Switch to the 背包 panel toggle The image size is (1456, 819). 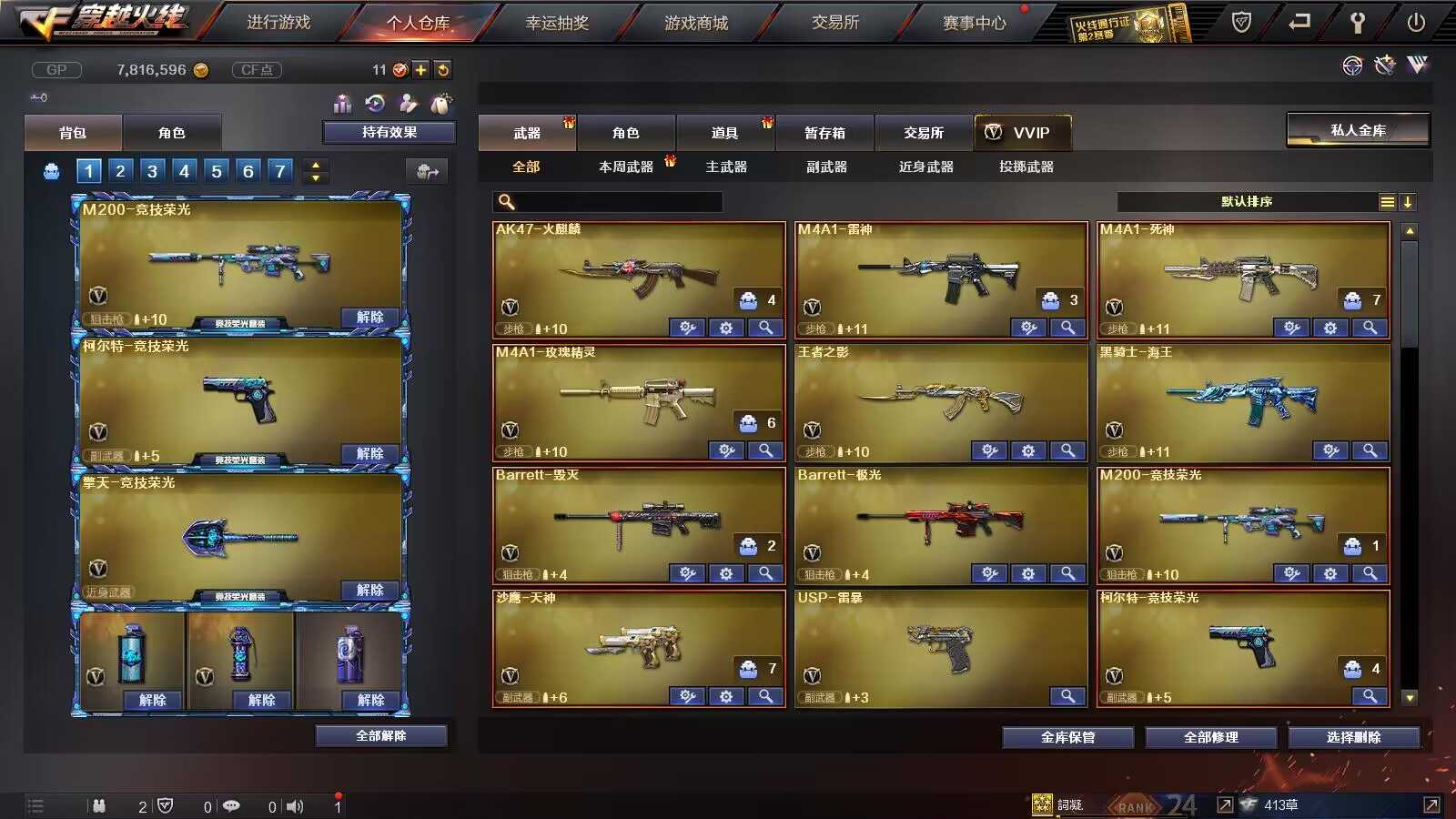click(74, 133)
